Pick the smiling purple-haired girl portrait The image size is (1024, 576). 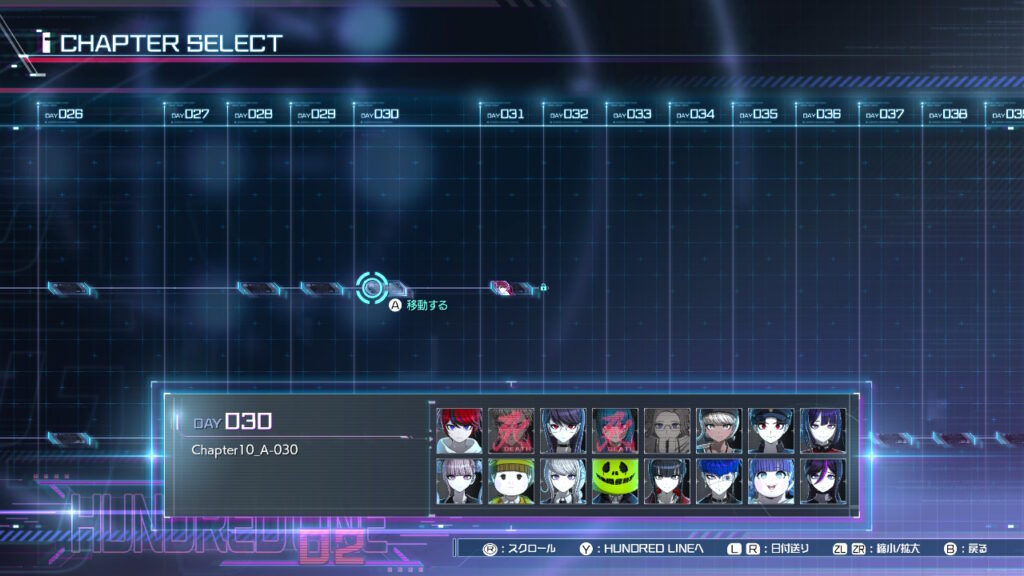772,481
